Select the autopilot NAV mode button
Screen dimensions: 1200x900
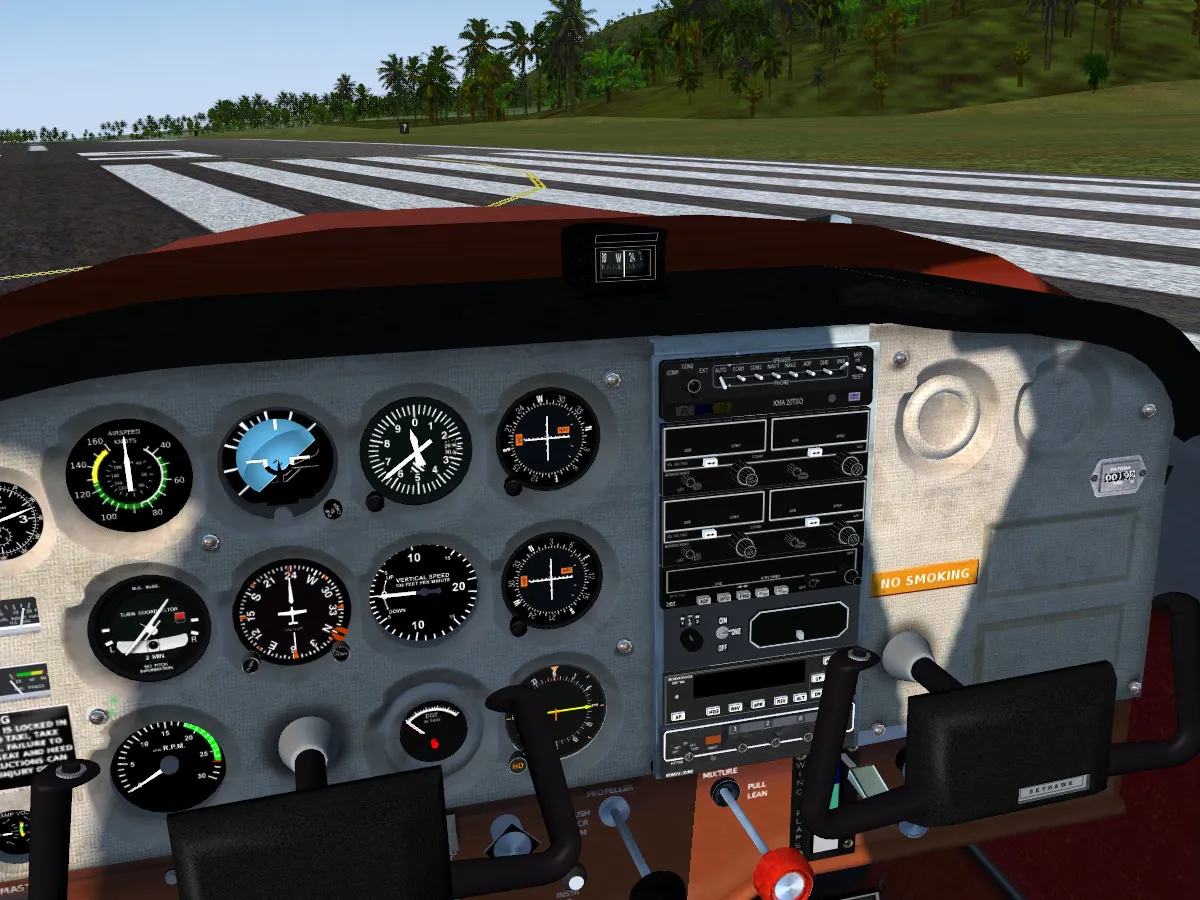pyautogui.click(x=736, y=706)
